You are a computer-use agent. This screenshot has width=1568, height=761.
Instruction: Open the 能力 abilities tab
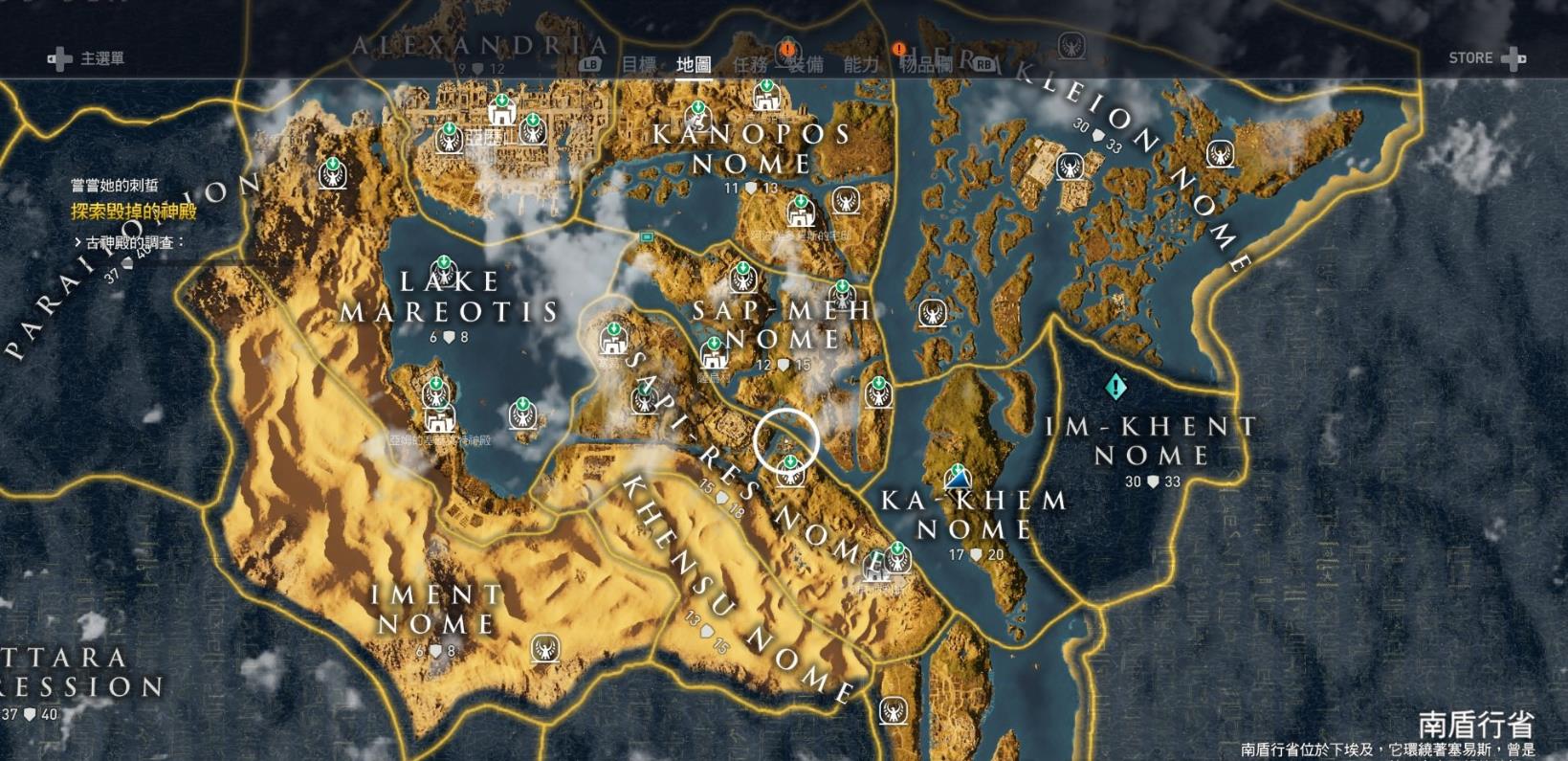860,64
